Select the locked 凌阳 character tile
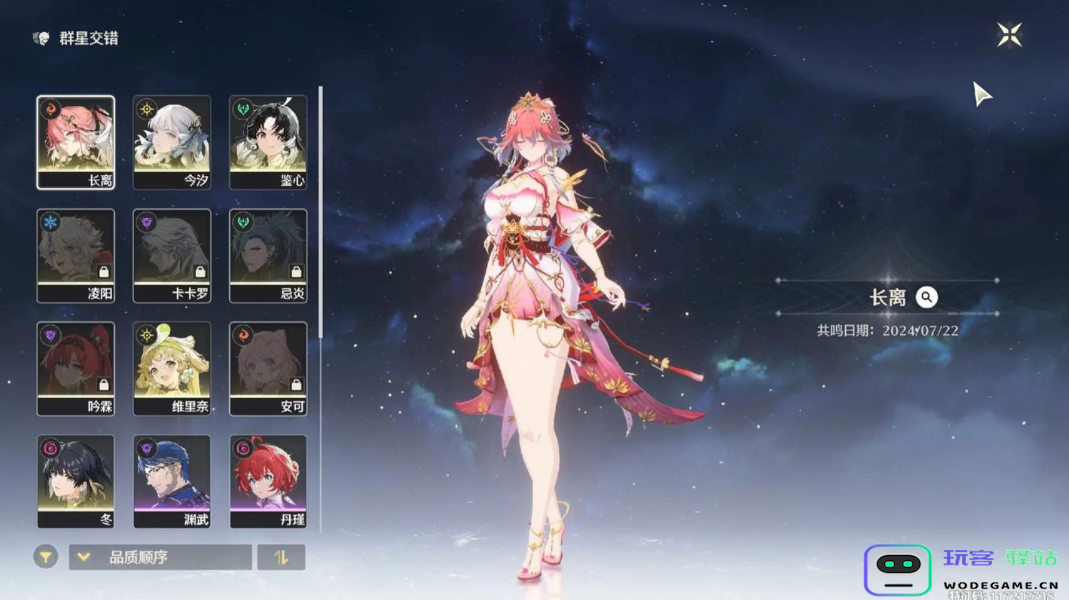The height and width of the screenshot is (600, 1069). [76, 255]
